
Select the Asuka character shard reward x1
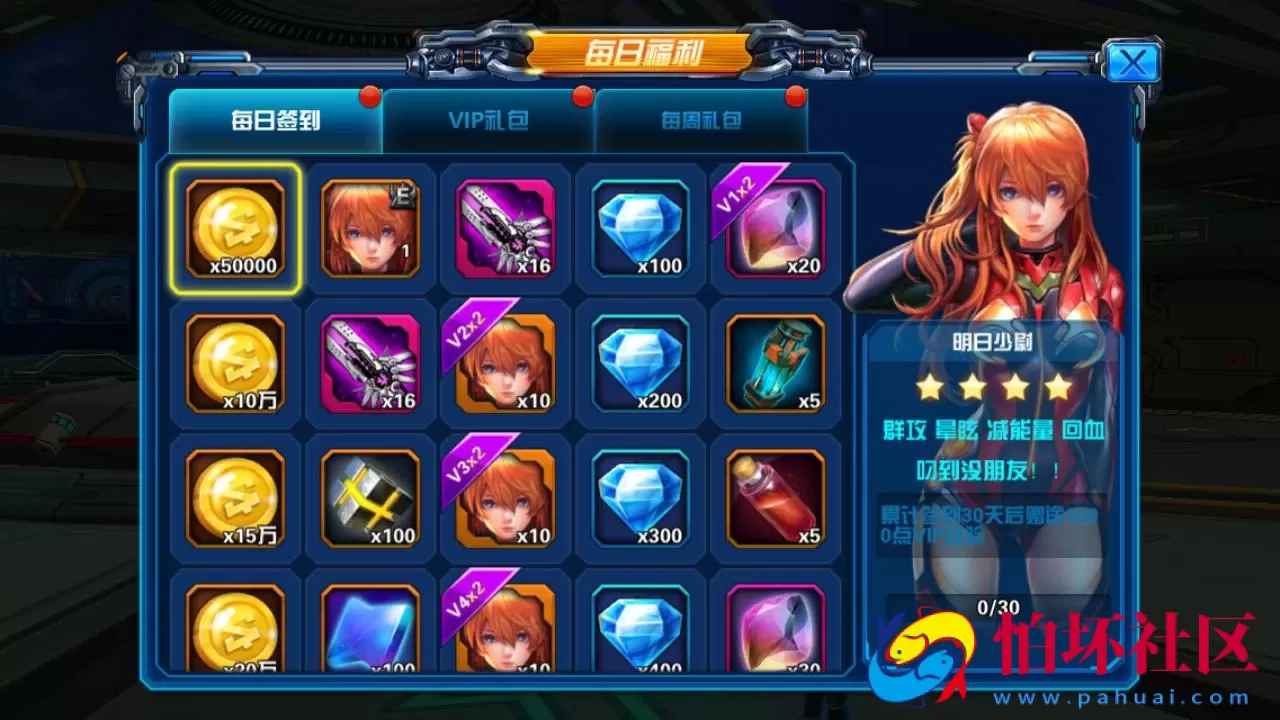click(369, 230)
